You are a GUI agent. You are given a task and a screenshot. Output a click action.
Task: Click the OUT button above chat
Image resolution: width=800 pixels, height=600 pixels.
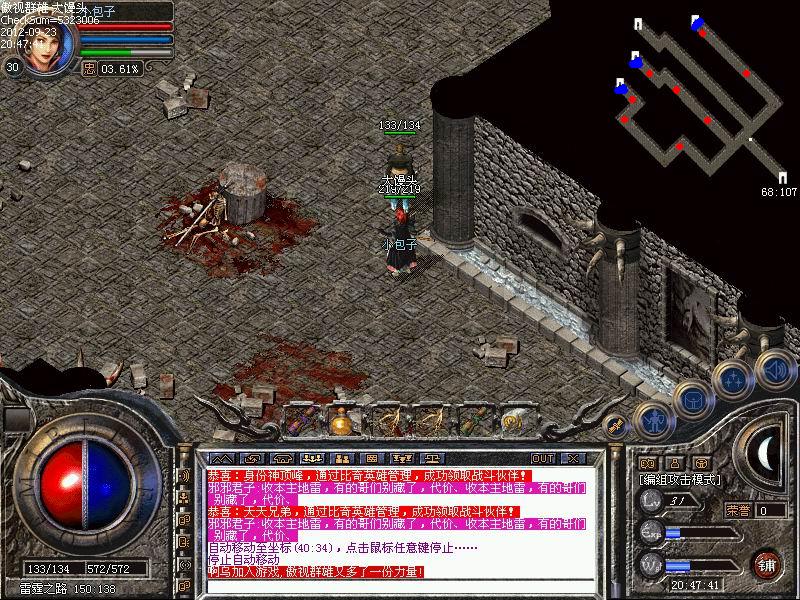pos(543,458)
